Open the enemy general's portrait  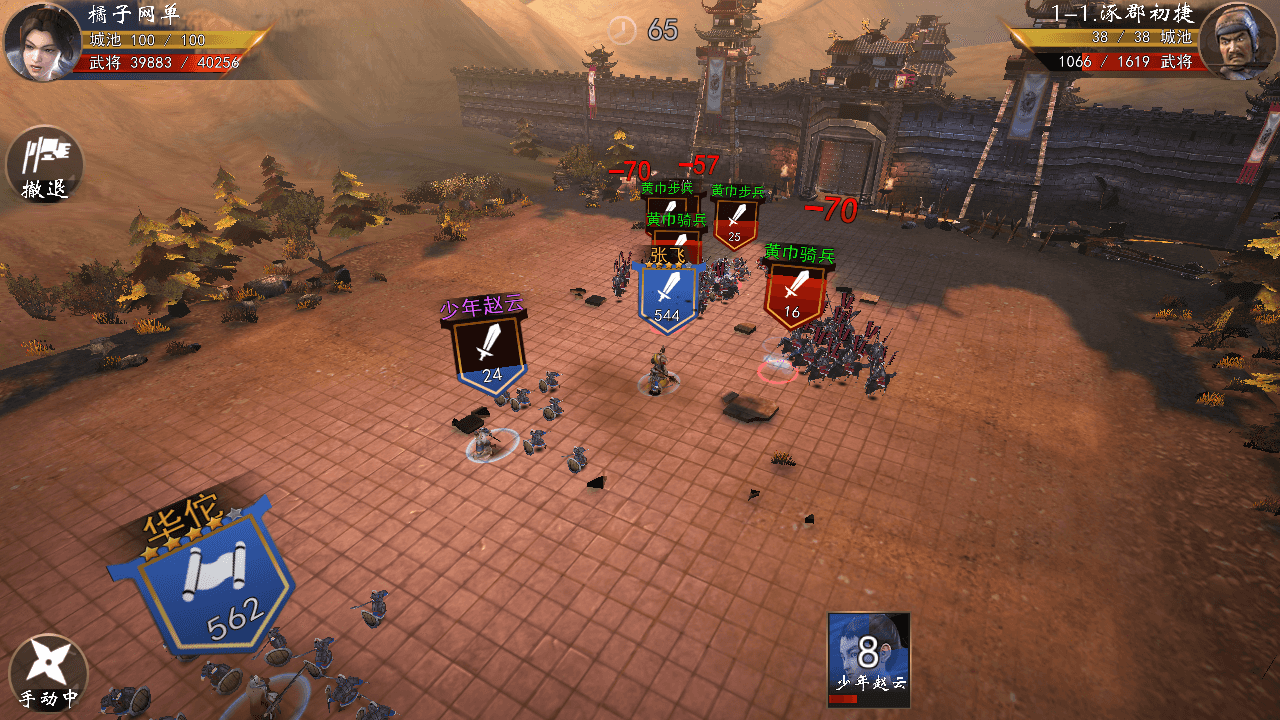click(x=1237, y=42)
